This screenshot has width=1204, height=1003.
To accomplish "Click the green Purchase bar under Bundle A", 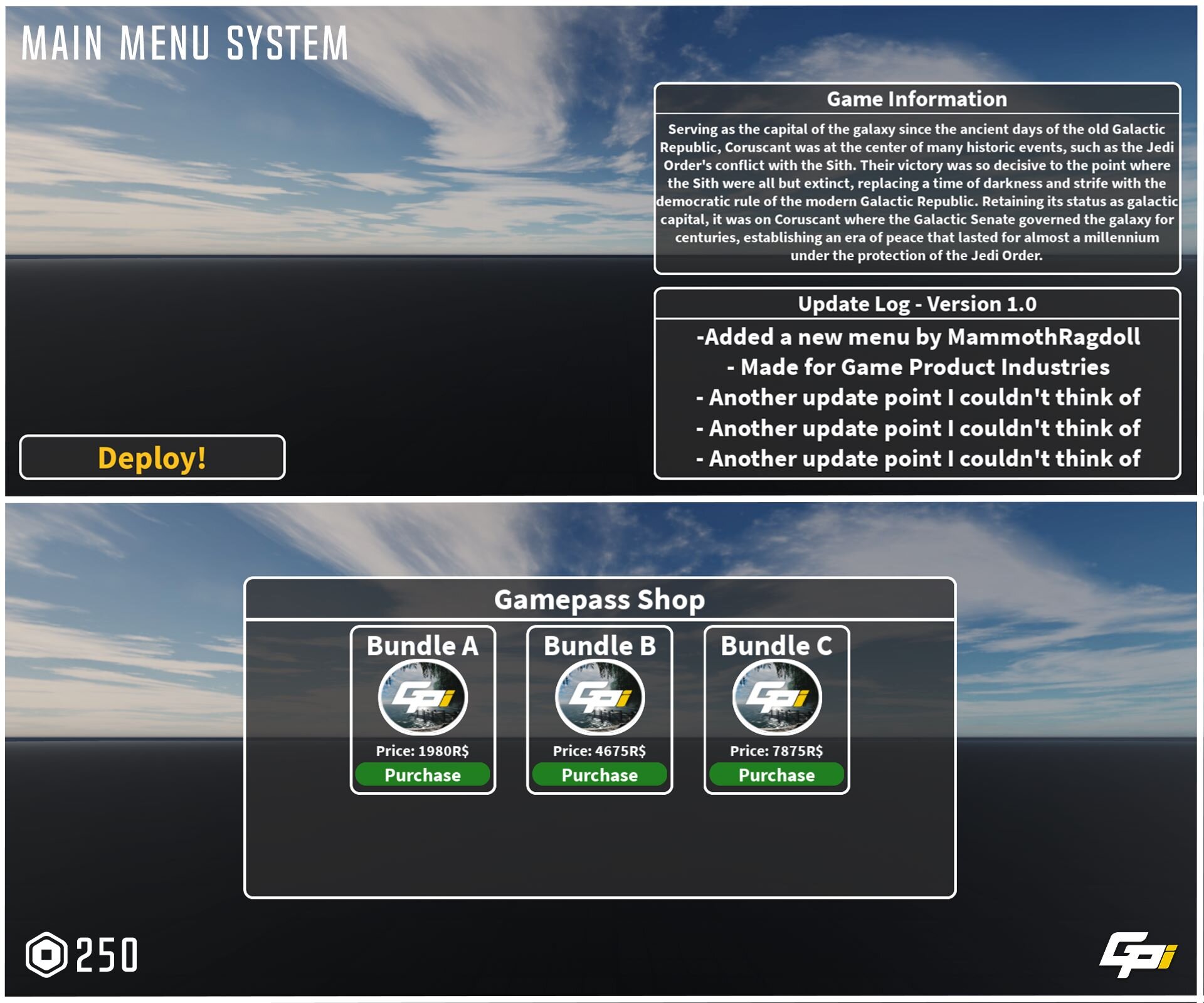I will point(423,775).
